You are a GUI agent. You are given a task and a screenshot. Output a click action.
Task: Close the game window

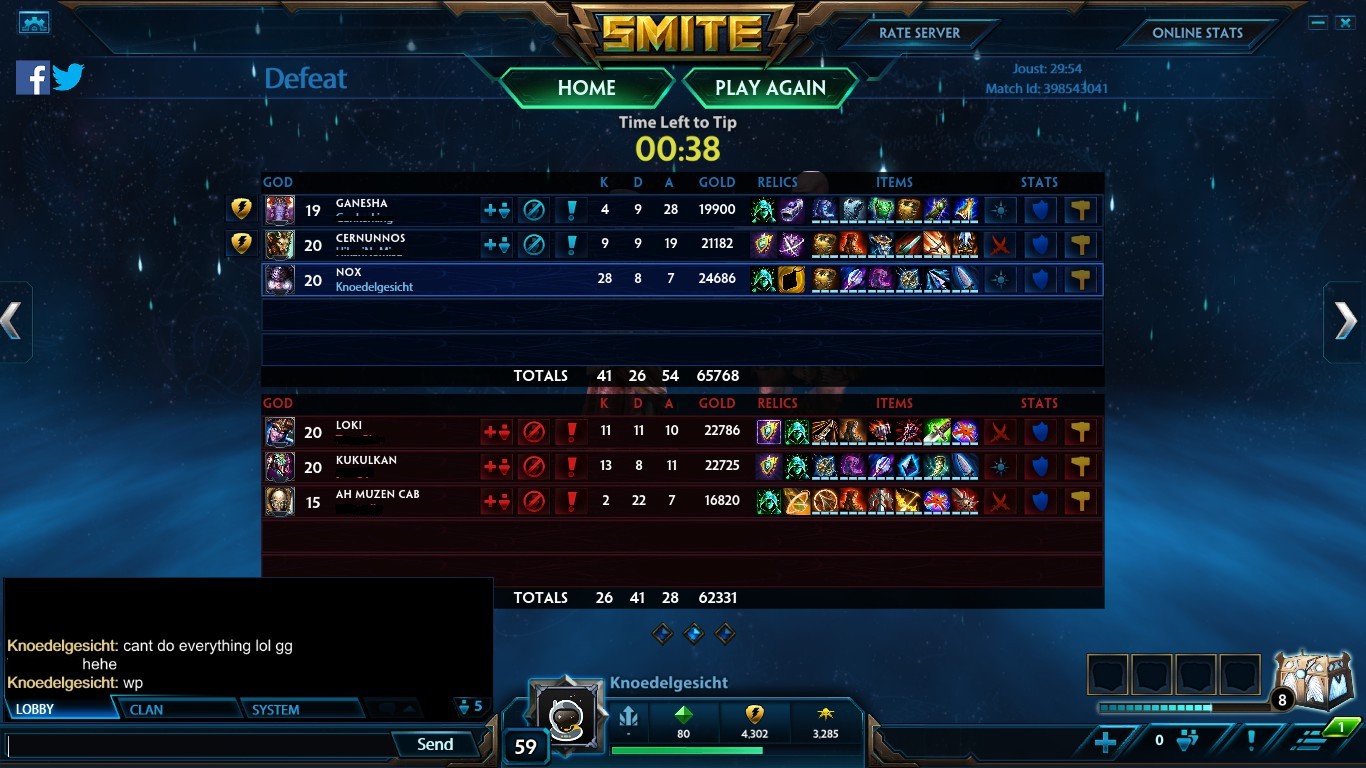[x=1344, y=22]
